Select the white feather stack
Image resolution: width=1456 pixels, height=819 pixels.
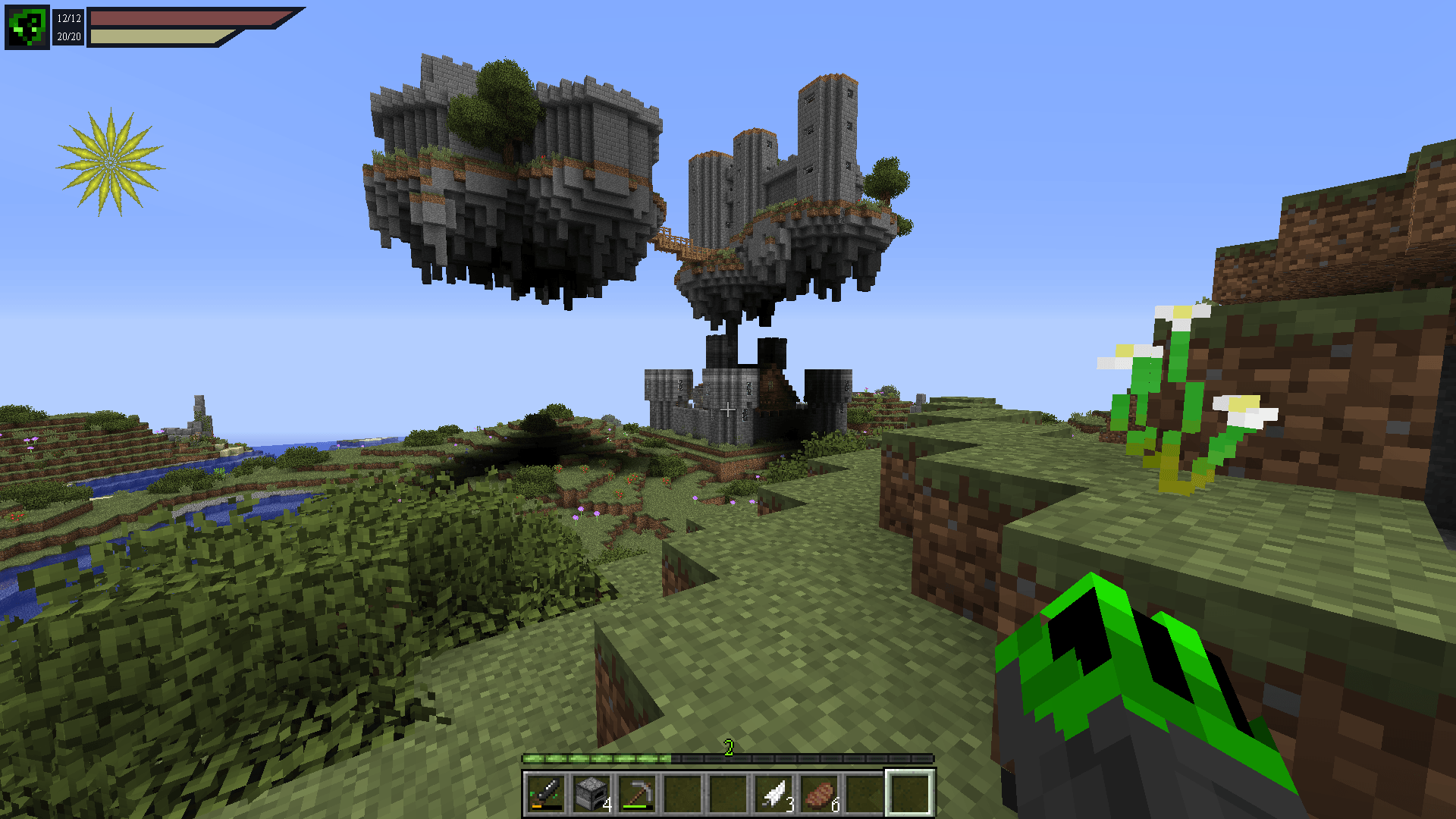coord(774,793)
